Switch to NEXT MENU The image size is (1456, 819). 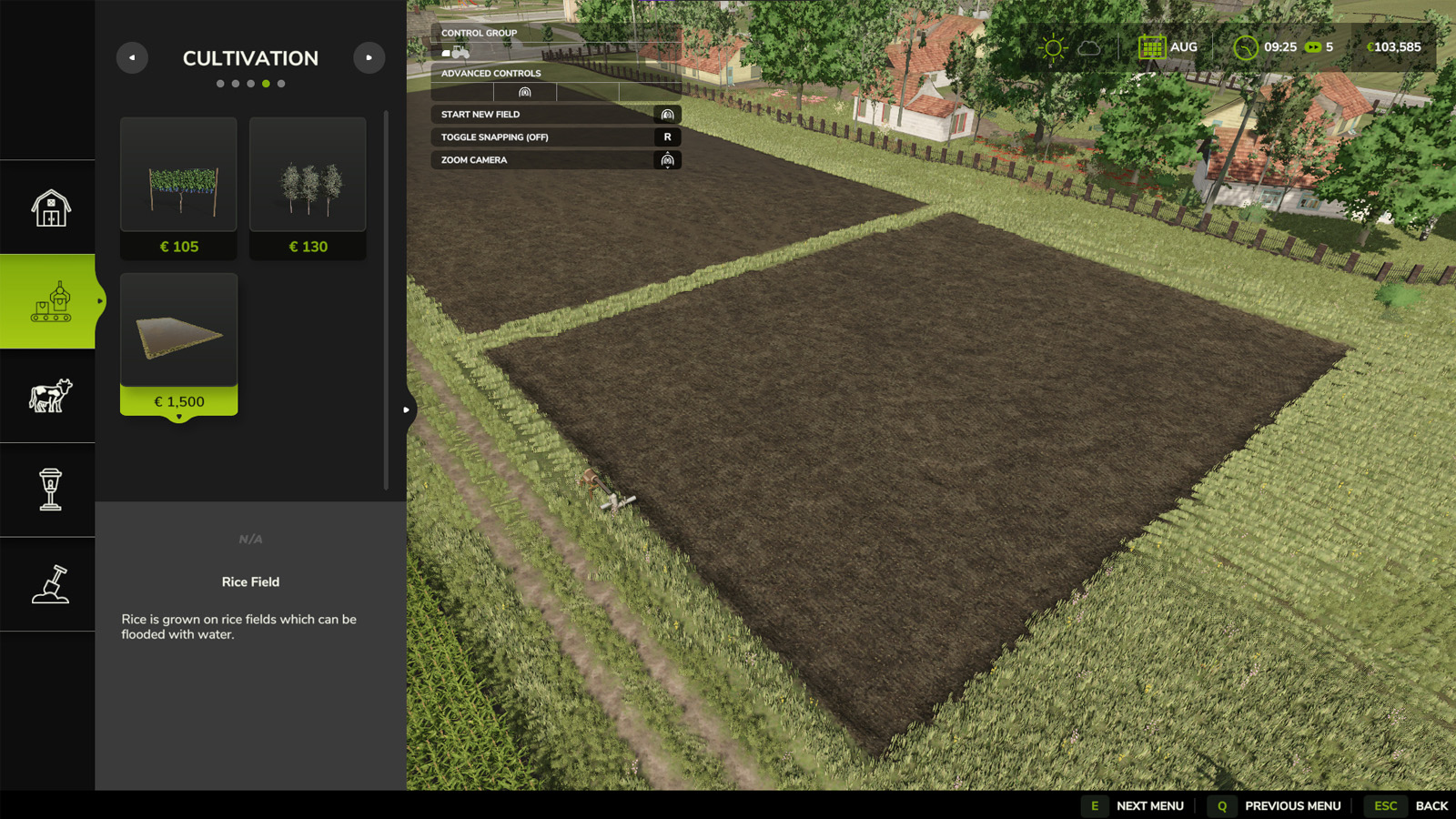click(x=1149, y=805)
